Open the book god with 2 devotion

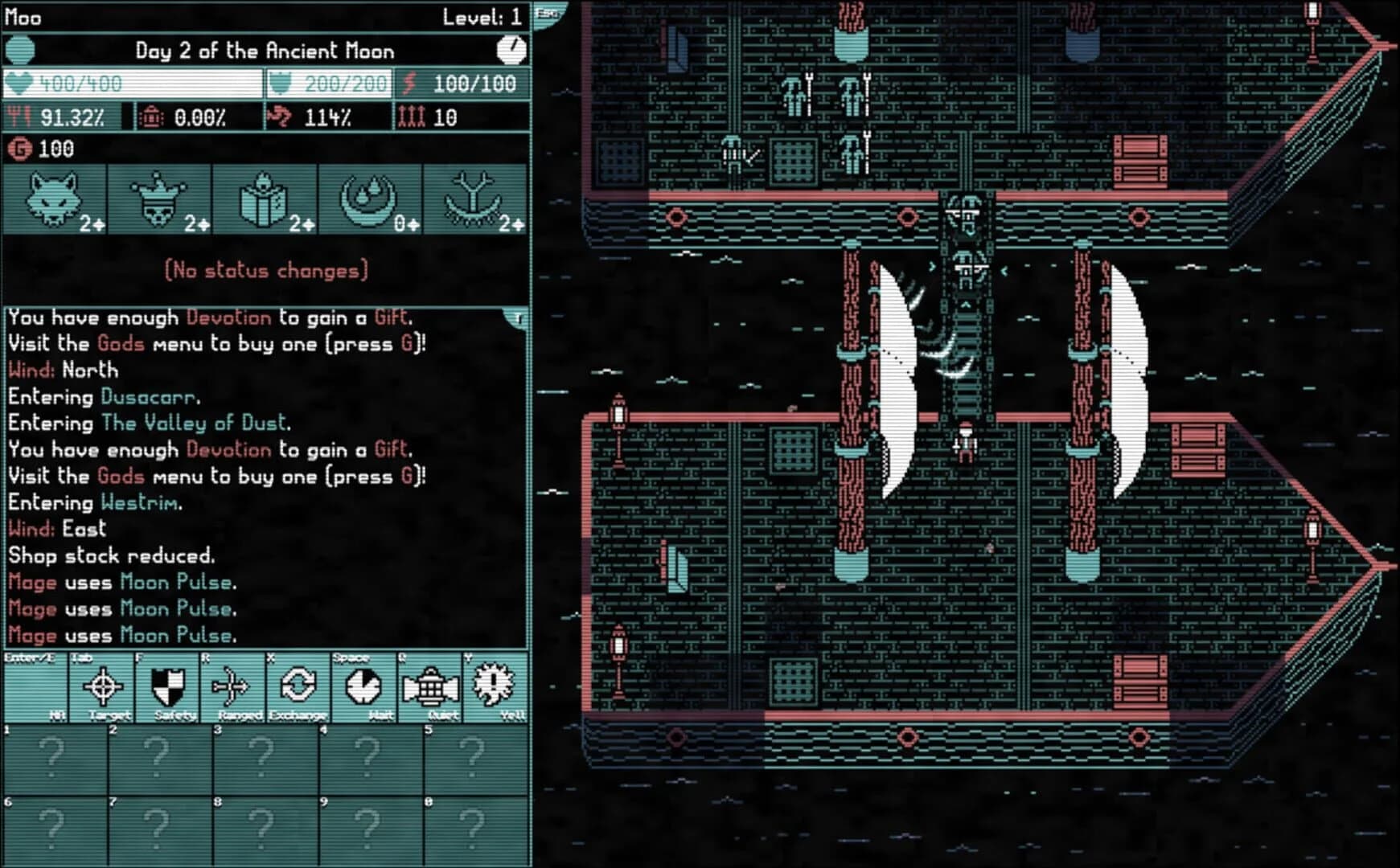click(x=265, y=201)
